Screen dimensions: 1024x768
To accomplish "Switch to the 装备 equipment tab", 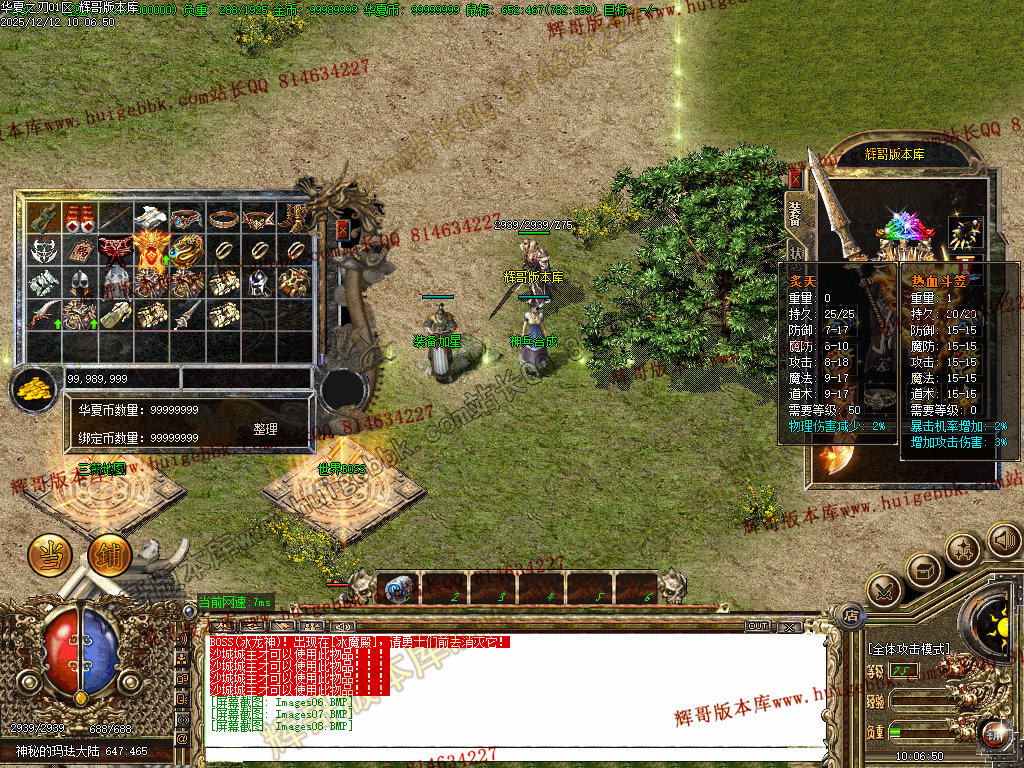I will [796, 212].
